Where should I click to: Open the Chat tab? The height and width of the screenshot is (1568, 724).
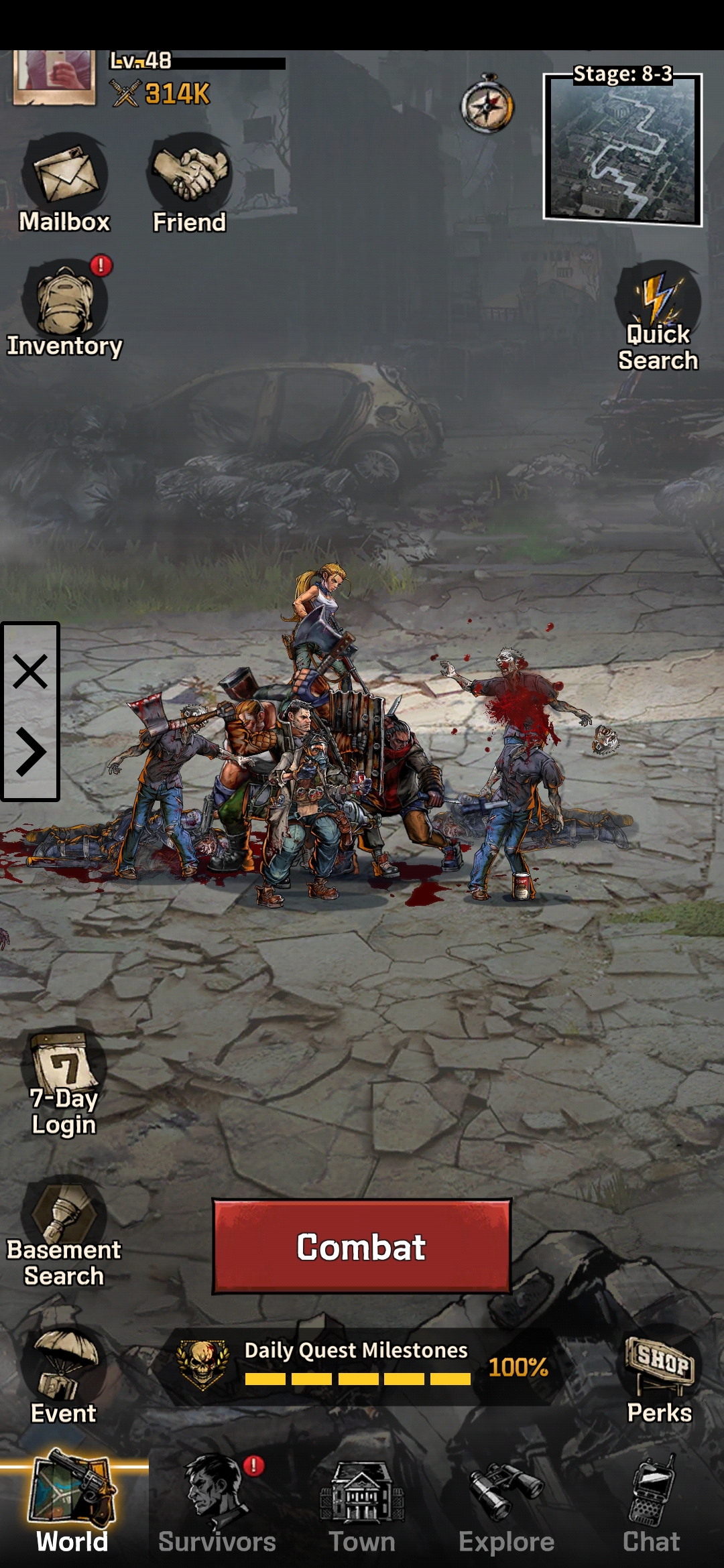(x=652, y=1504)
